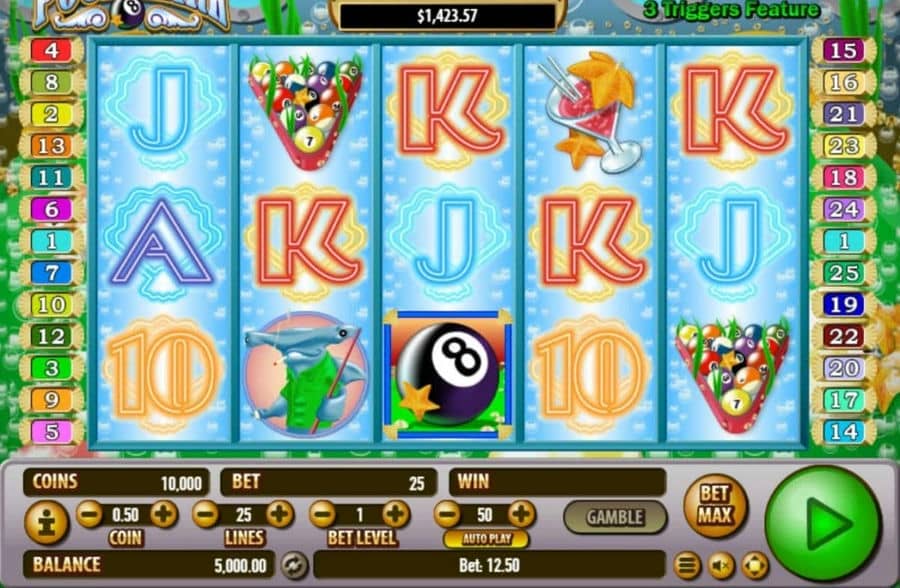900x588 pixels.
Task: Start Auto Play spins
Action: [x=485, y=539]
